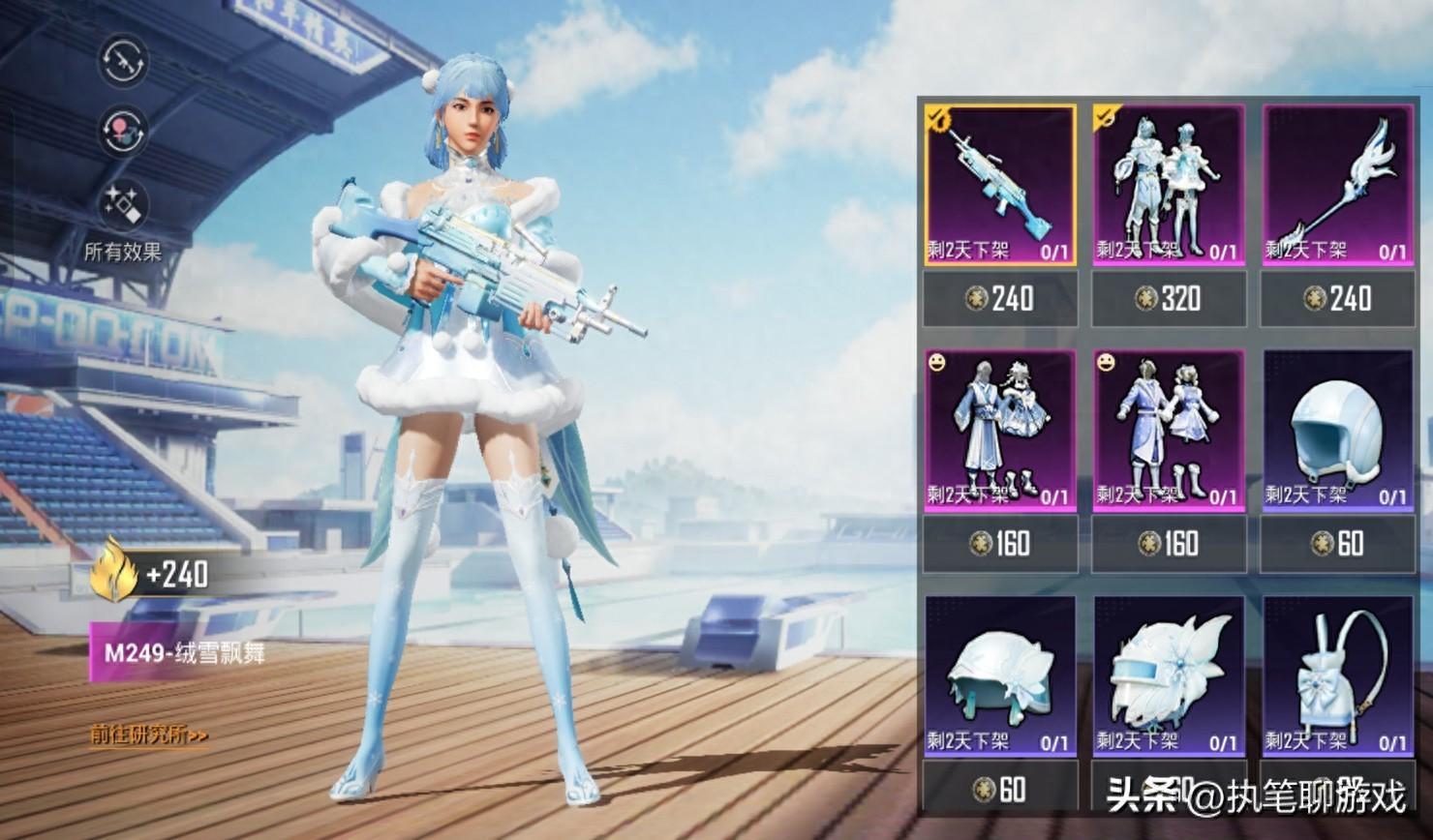This screenshot has height=840, width=1433.
Task: Open the 前往研究所 research lab link
Action: click(149, 735)
